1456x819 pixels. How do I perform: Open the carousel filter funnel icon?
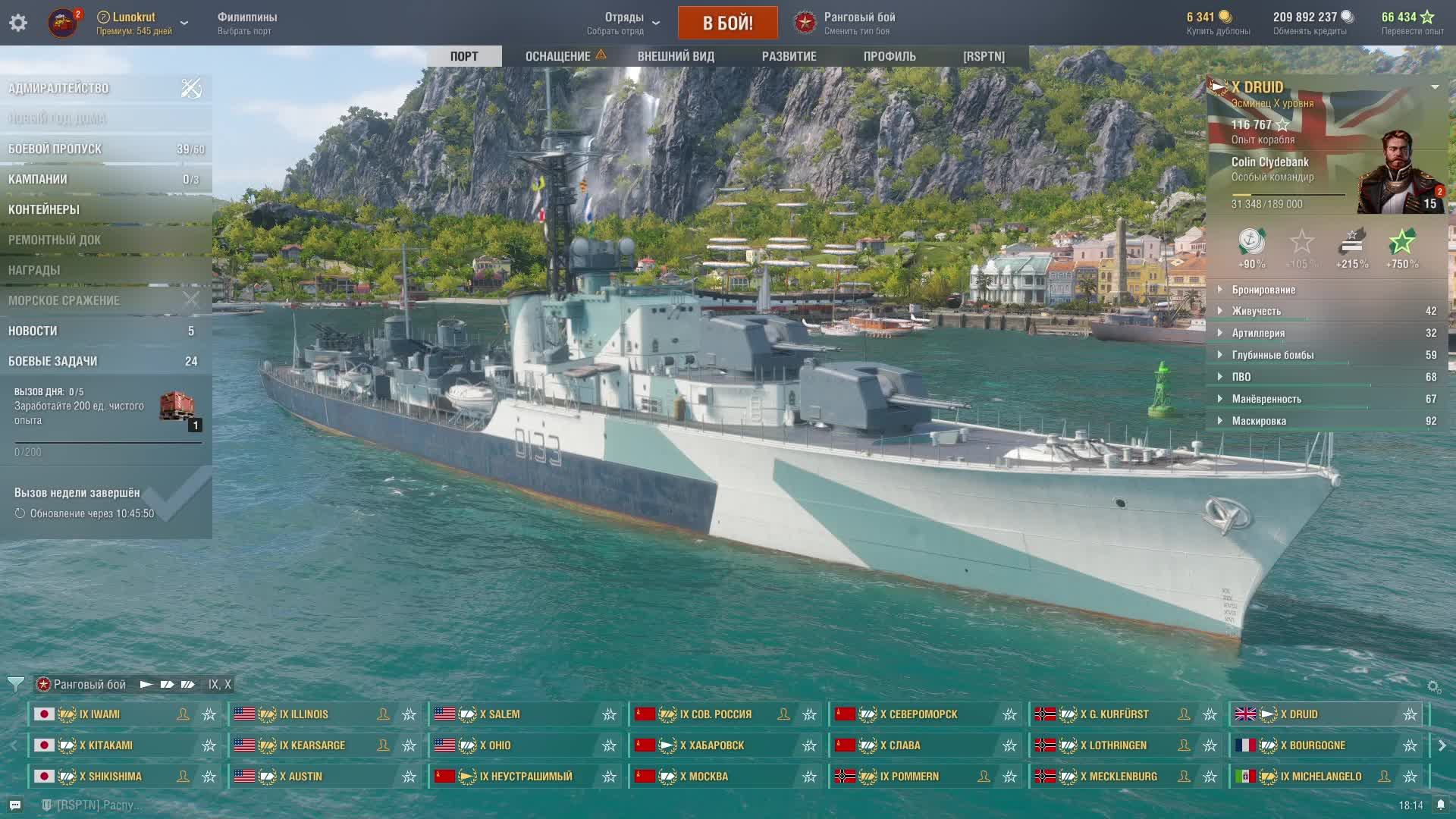pos(15,684)
